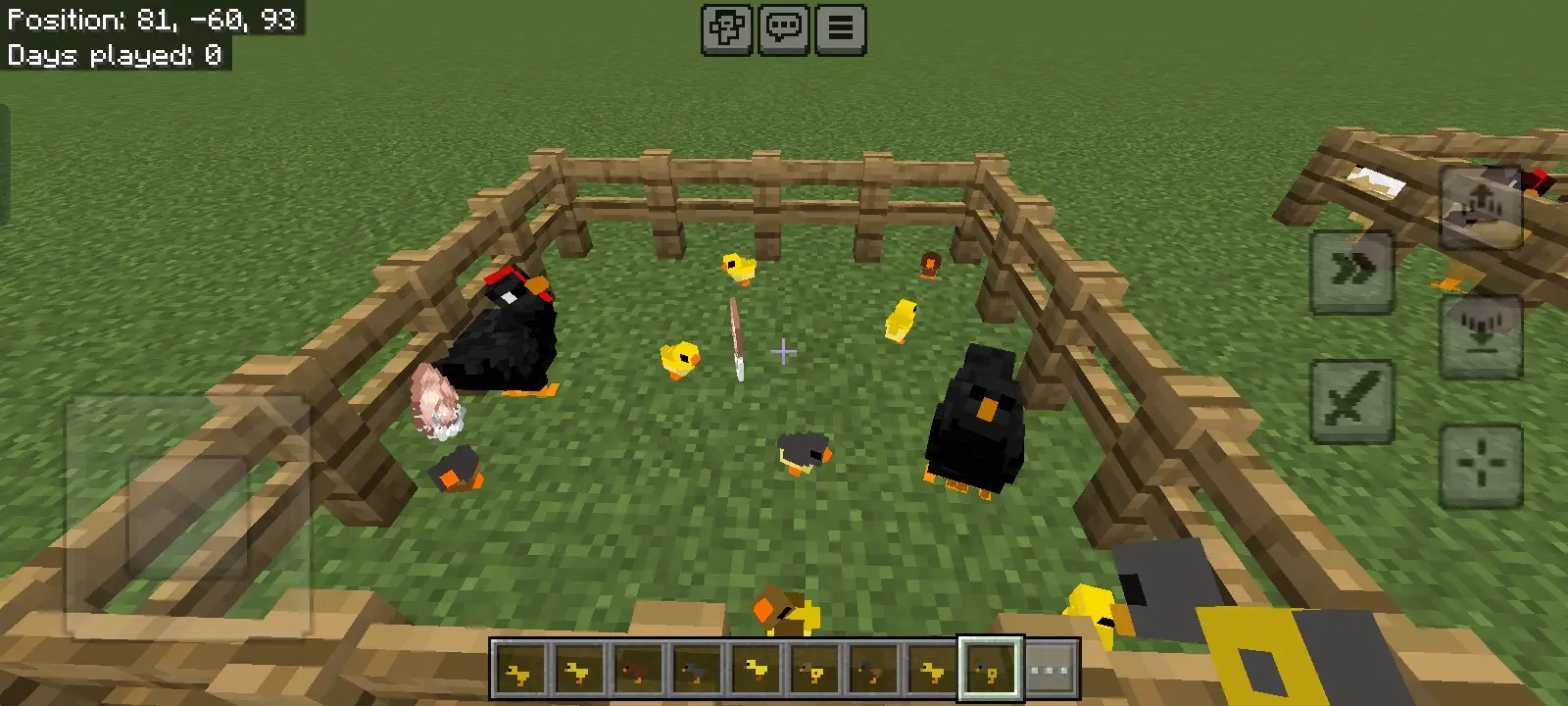Screen dimensions: 1568x706
Task: Open the emote menu button
Action: [x=726, y=29]
